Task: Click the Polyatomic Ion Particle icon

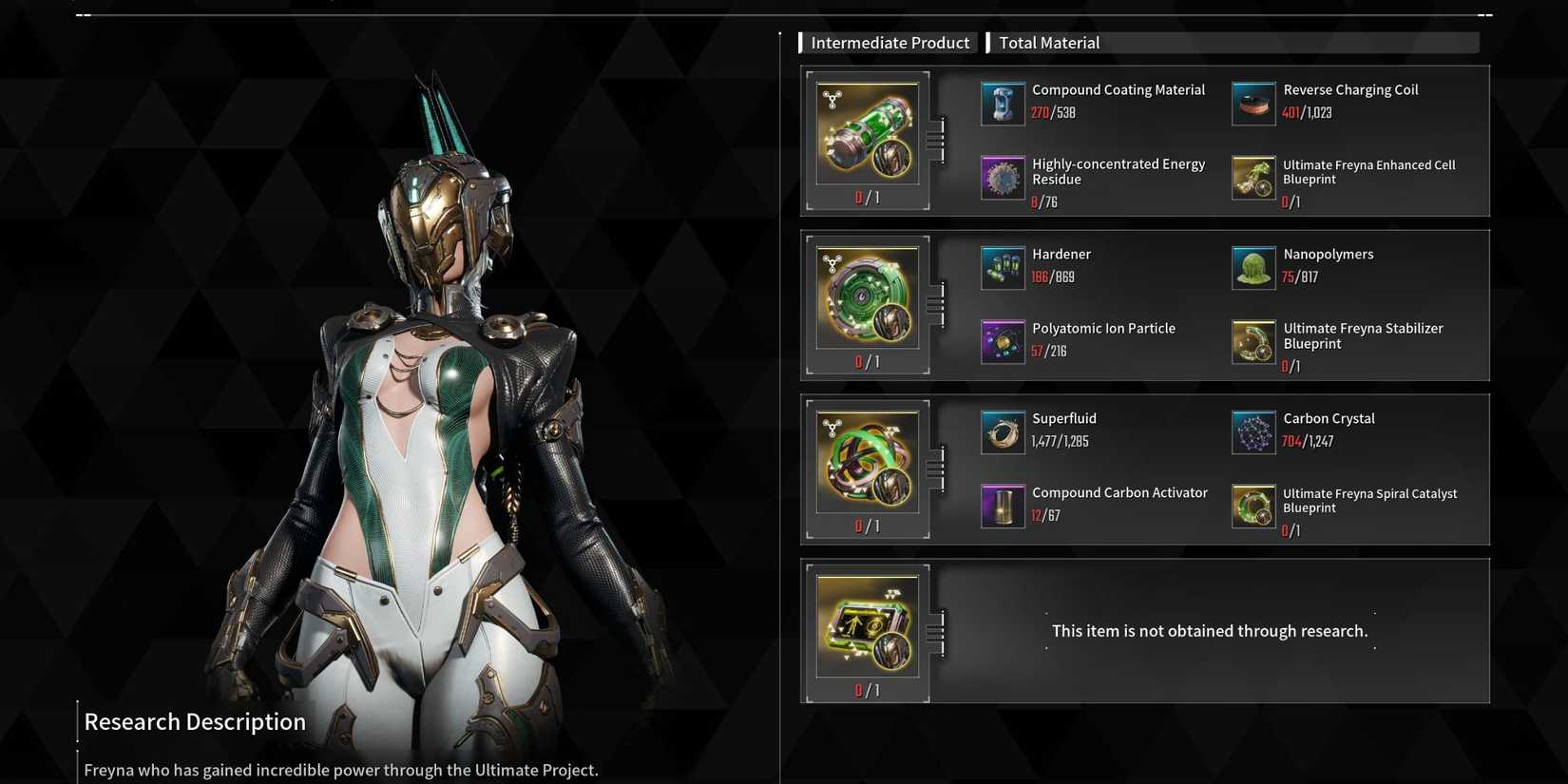Action: [1002, 341]
